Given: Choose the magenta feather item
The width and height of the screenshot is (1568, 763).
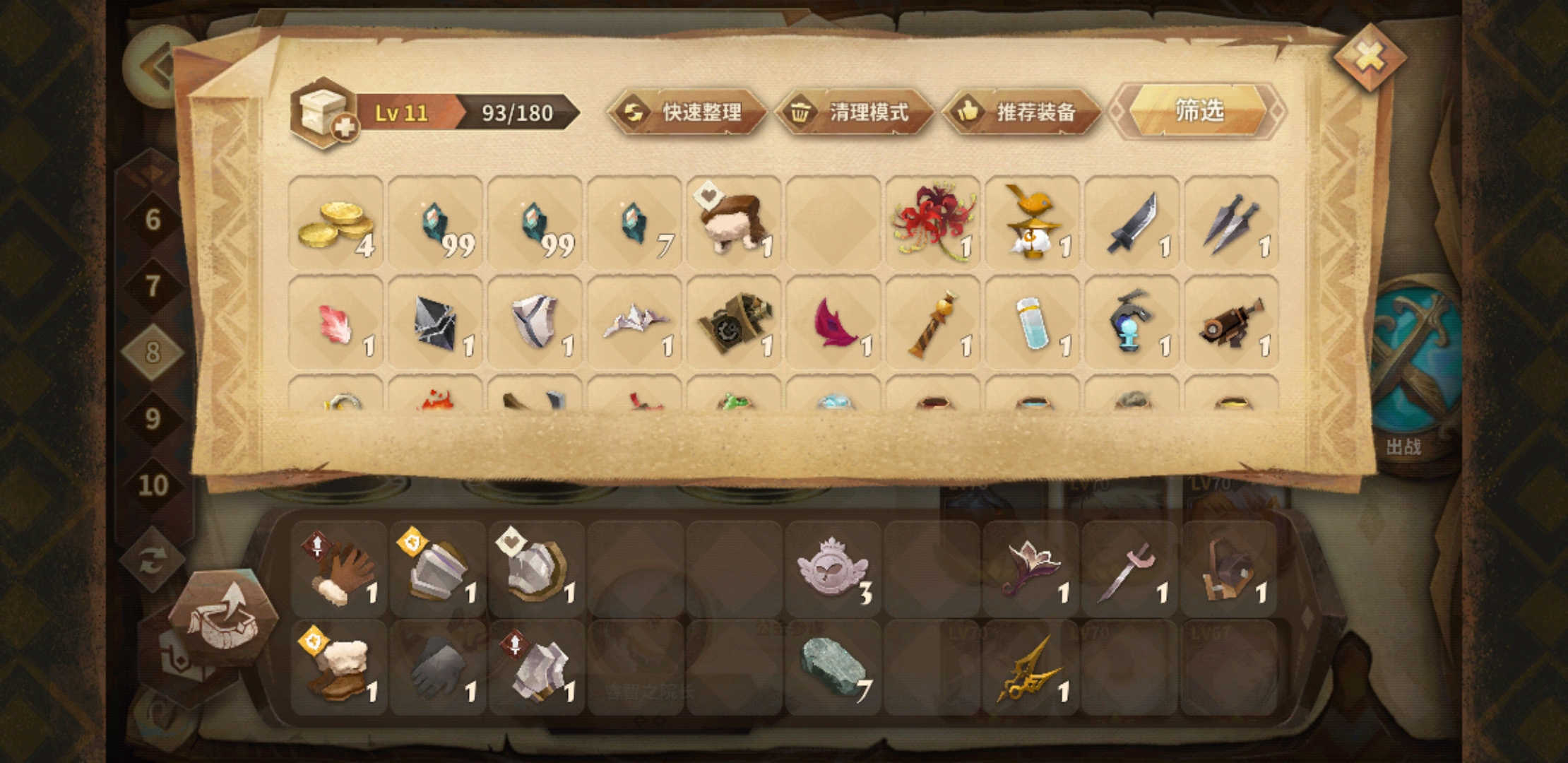Looking at the screenshot, I should pos(833,323).
